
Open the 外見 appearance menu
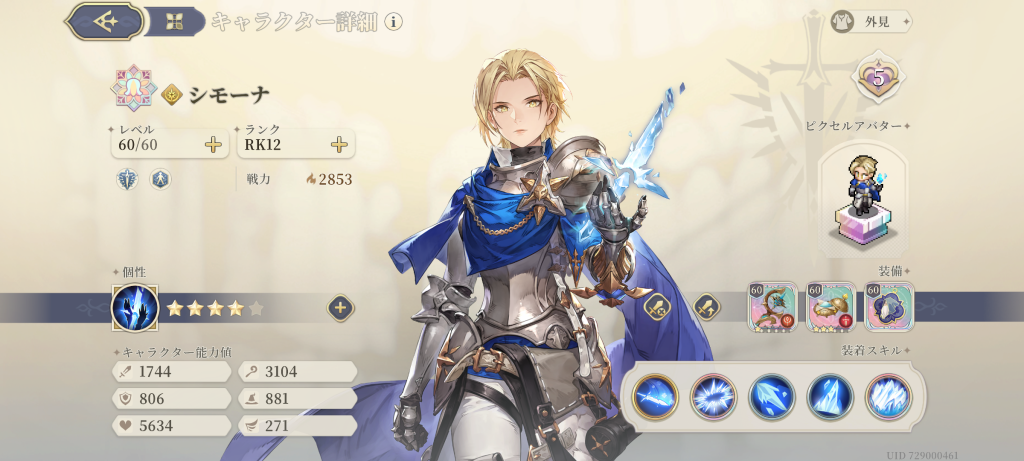coord(870,21)
